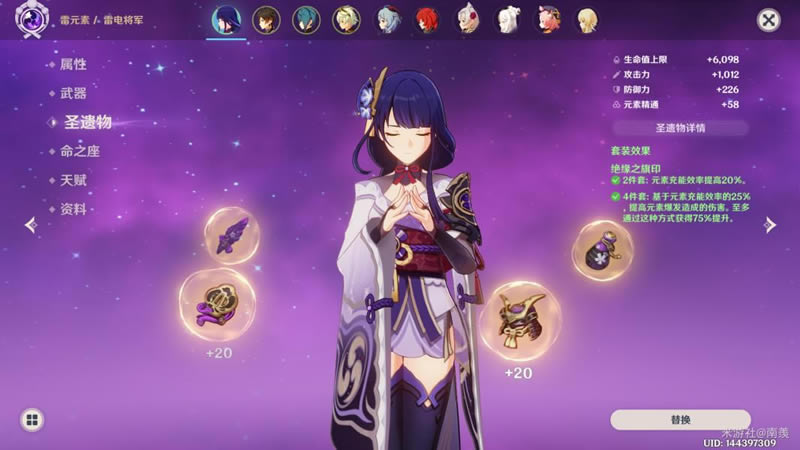This screenshot has height=450, width=800.
Task: Switch to the next character arrow
Action: (x=770, y=225)
